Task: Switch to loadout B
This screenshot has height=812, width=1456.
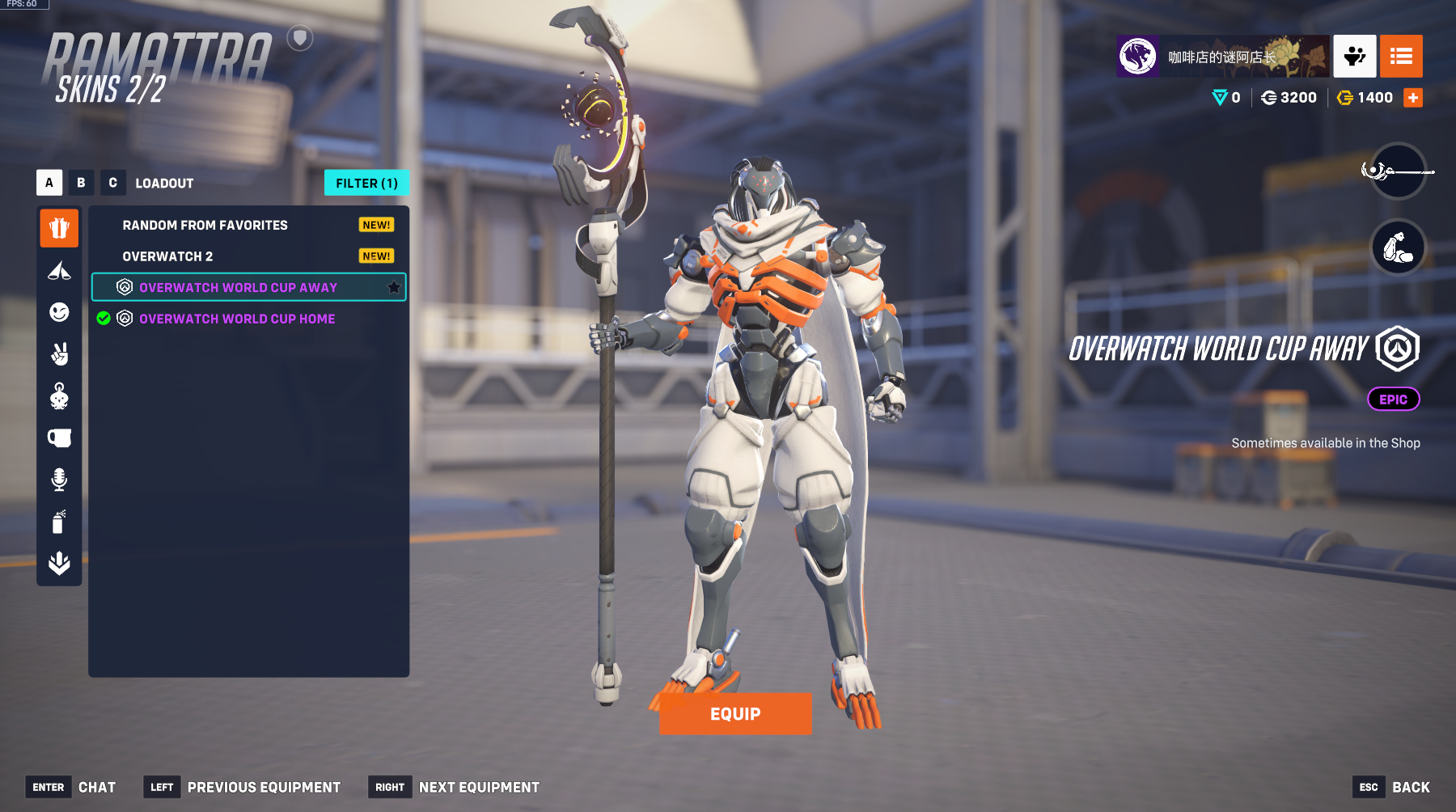Action: [81, 183]
